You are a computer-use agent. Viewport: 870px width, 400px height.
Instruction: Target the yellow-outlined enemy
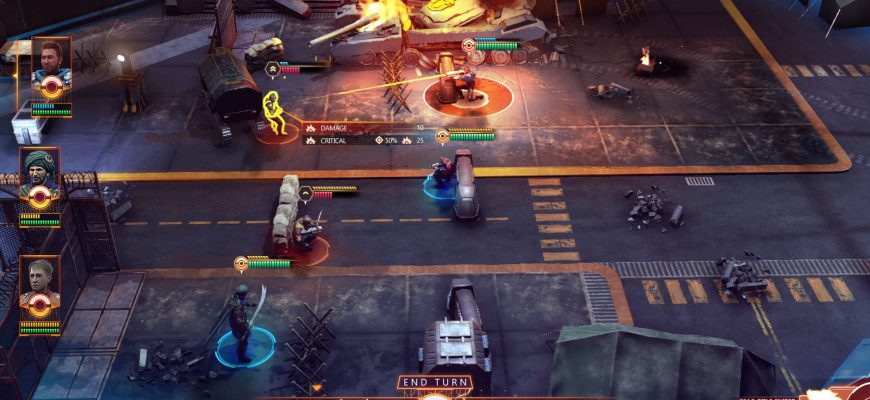click(x=273, y=113)
